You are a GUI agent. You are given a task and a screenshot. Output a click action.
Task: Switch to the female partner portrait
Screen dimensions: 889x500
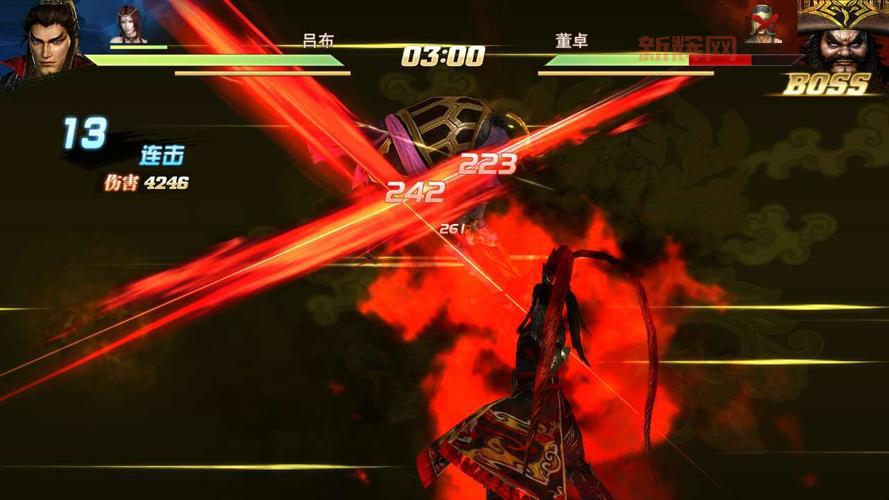(x=127, y=25)
